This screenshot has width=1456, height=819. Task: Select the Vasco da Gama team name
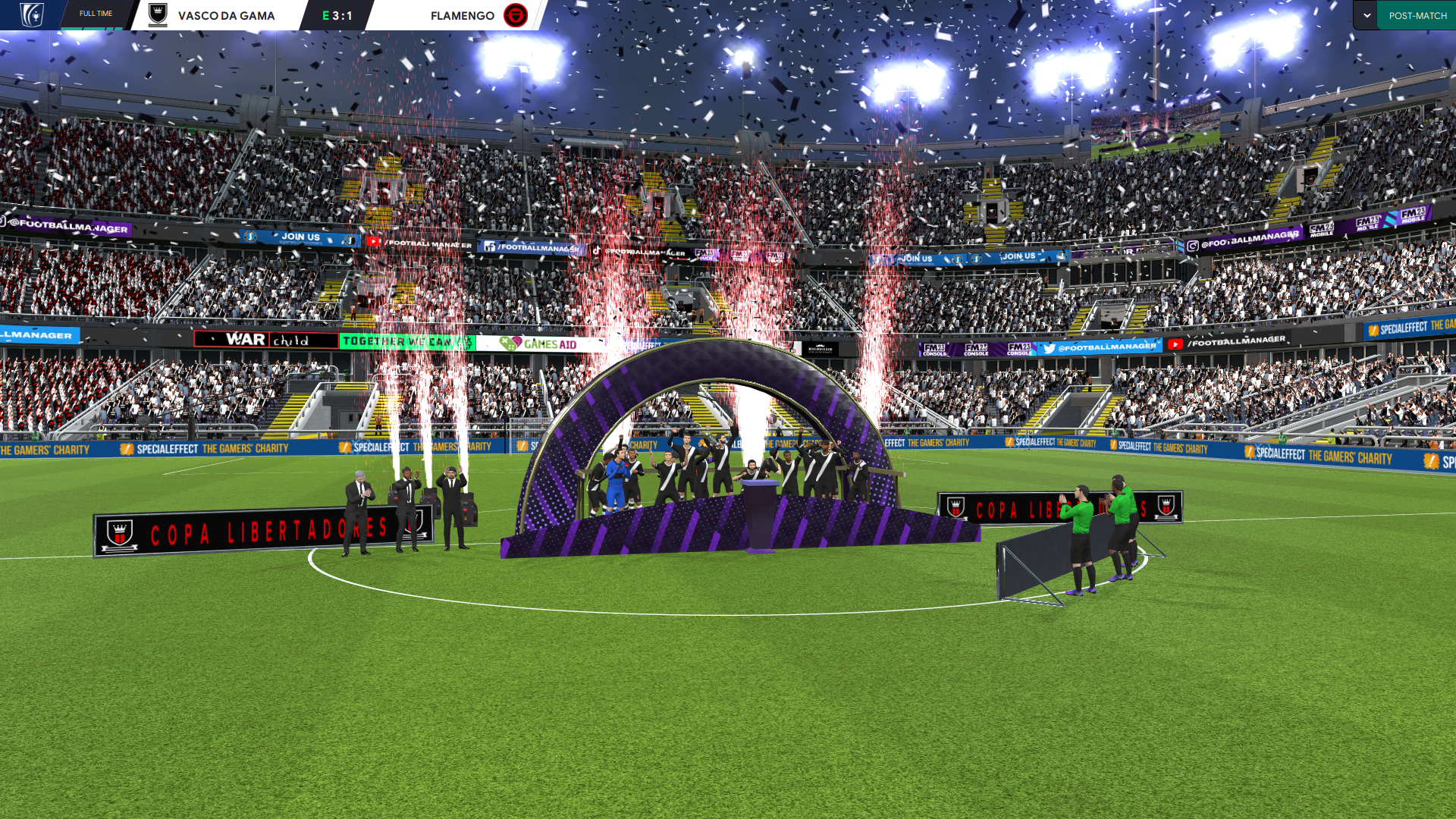coord(226,15)
